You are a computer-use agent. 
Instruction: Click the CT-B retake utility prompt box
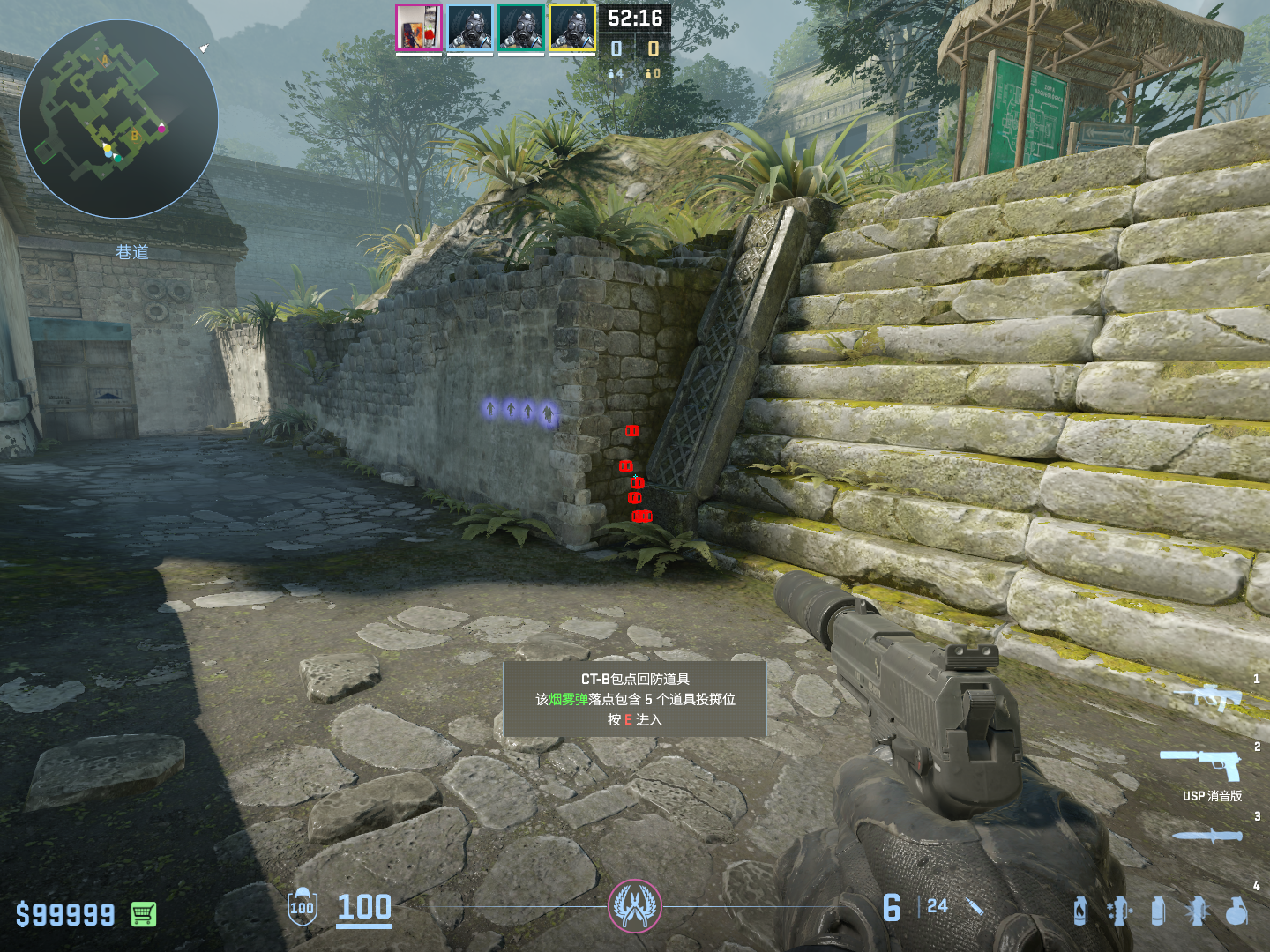[634, 699]
